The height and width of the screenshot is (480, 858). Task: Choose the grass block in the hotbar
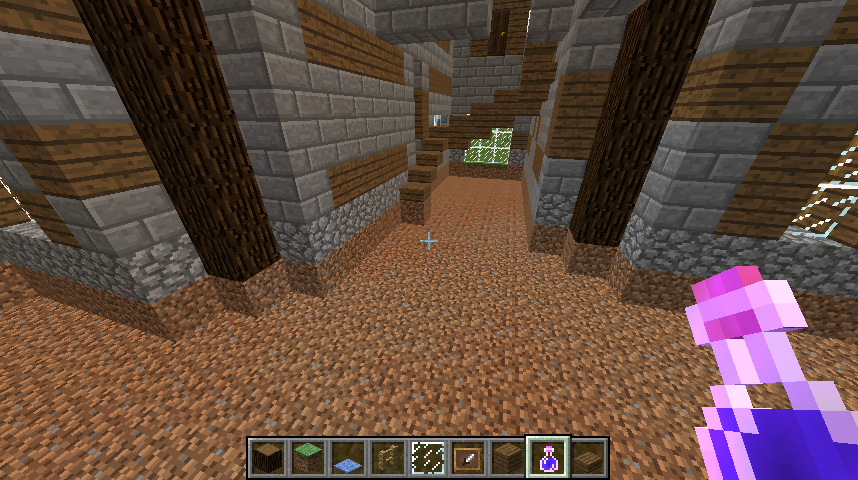point(308,457)
